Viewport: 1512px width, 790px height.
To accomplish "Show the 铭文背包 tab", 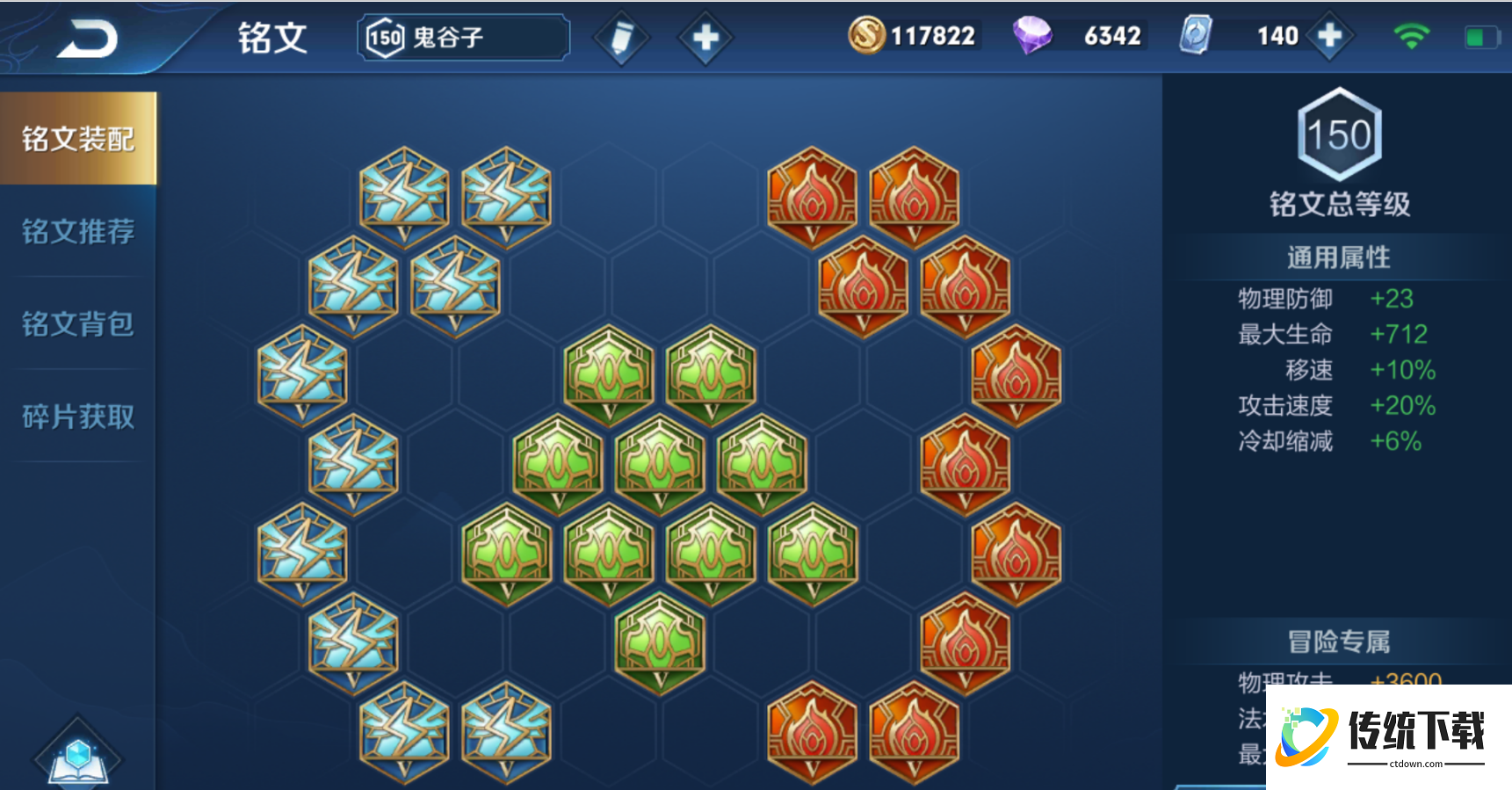I will 78,323.
